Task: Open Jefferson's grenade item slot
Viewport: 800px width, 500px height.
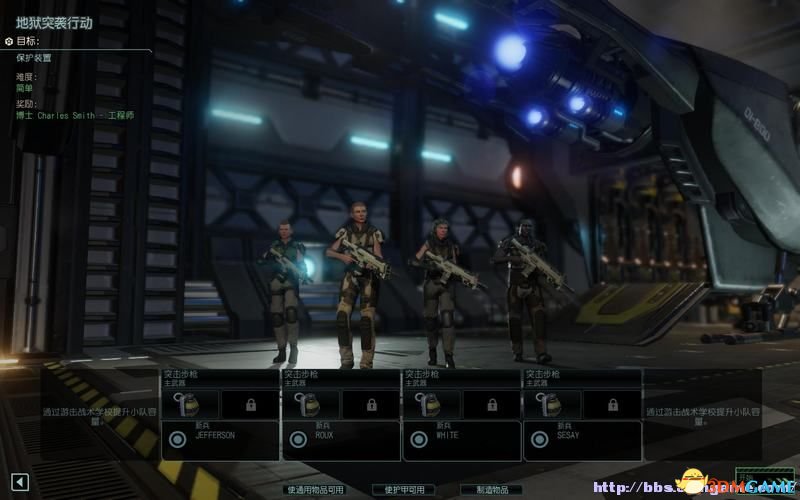Action: click(x=188, y=404)
